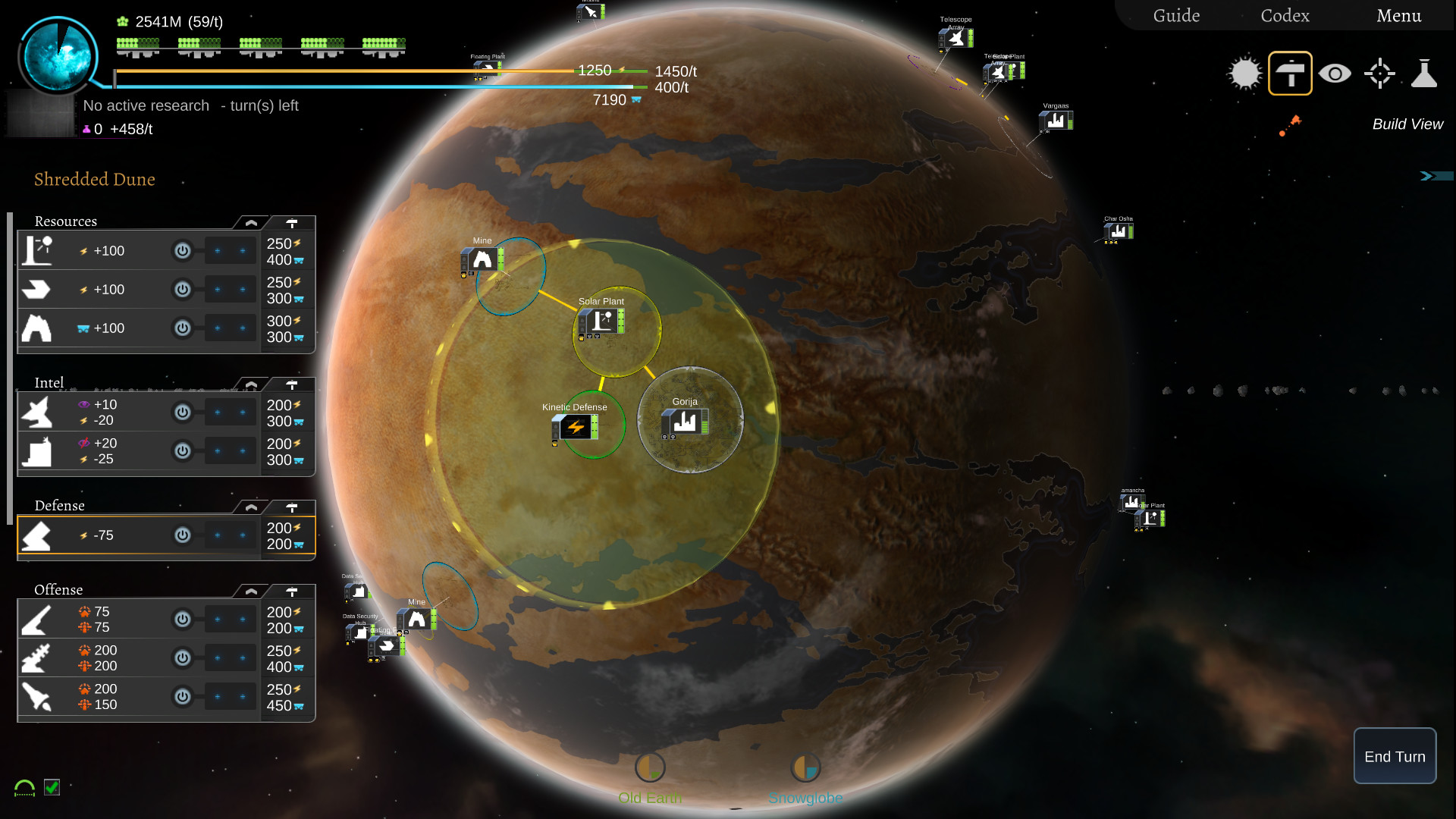Uncheck the green checkbox at bottom left
1456x819 pixels.
point(52,789)
